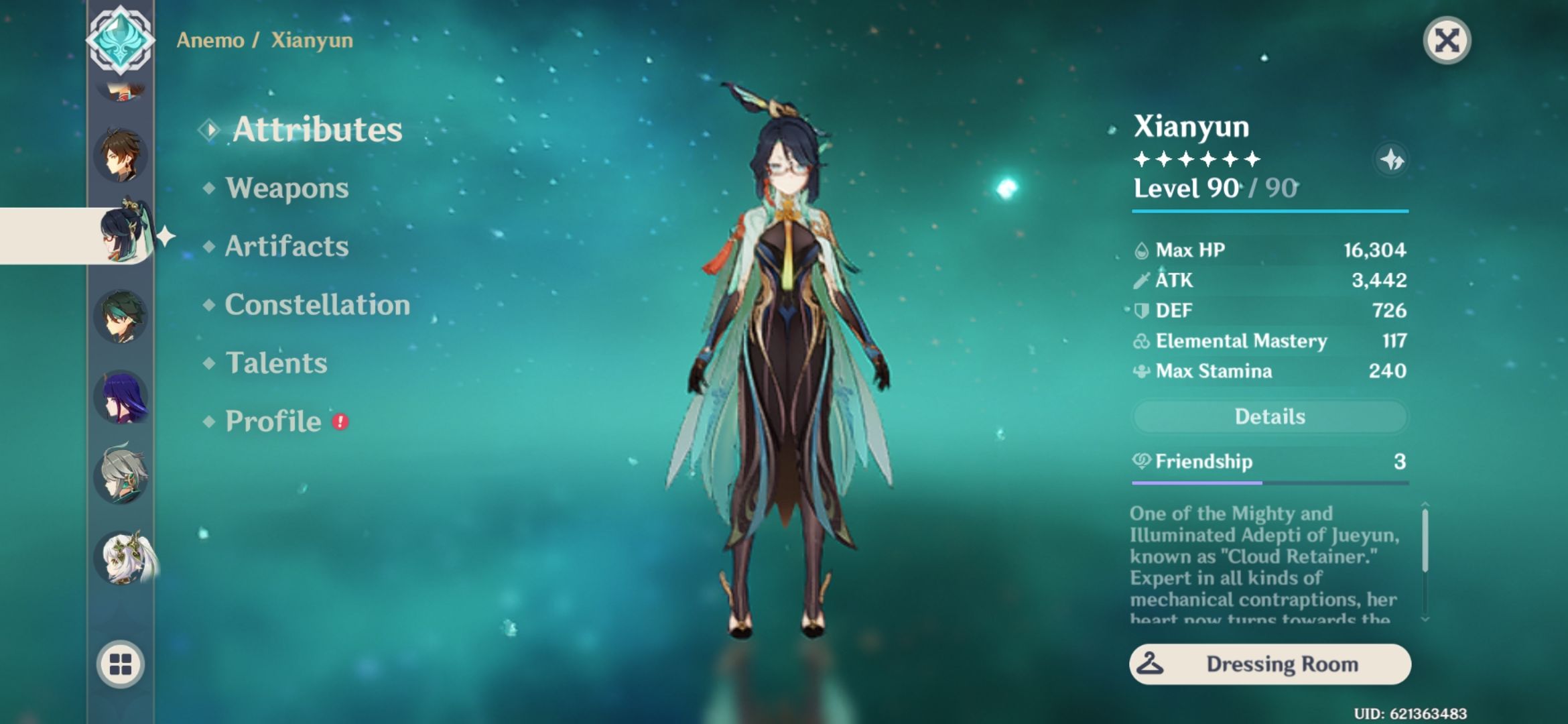
Task: Open the Dressing Room
Action: (1270, 664)
